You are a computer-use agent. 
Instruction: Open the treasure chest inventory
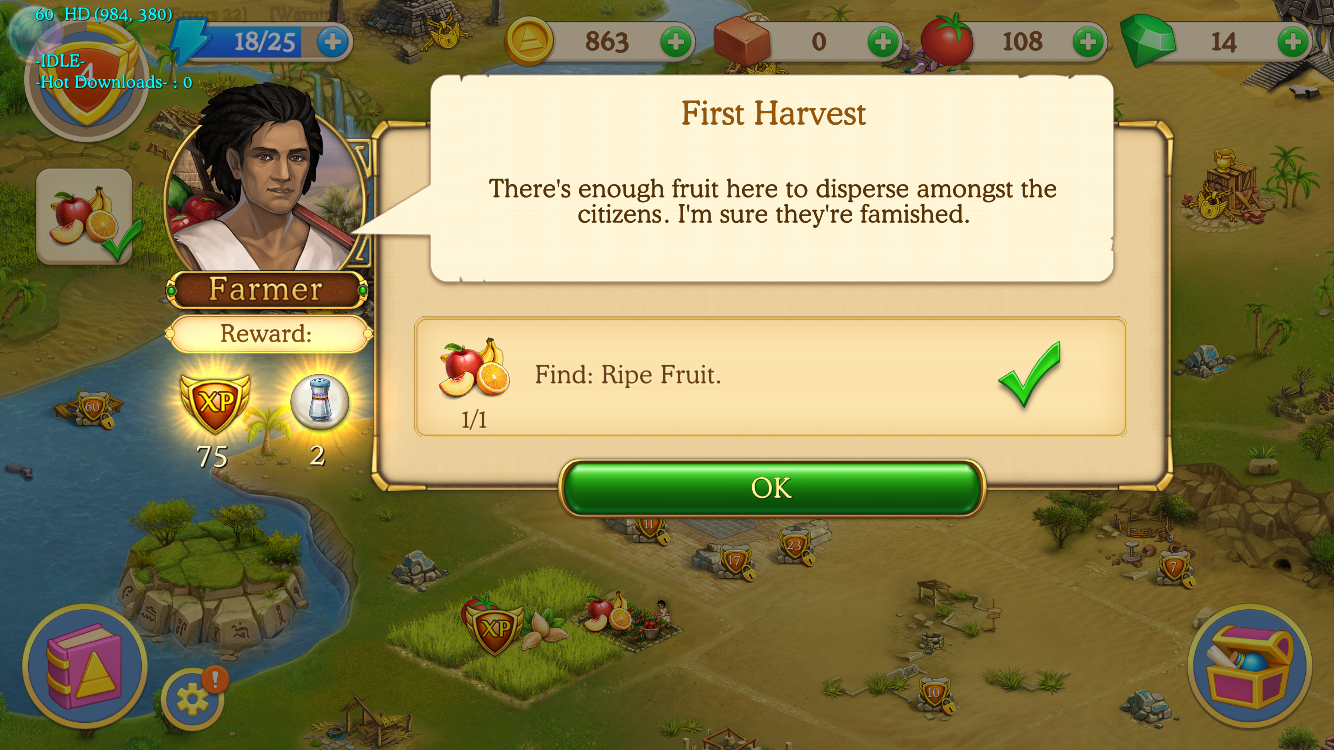click(x=1249, y=665)
